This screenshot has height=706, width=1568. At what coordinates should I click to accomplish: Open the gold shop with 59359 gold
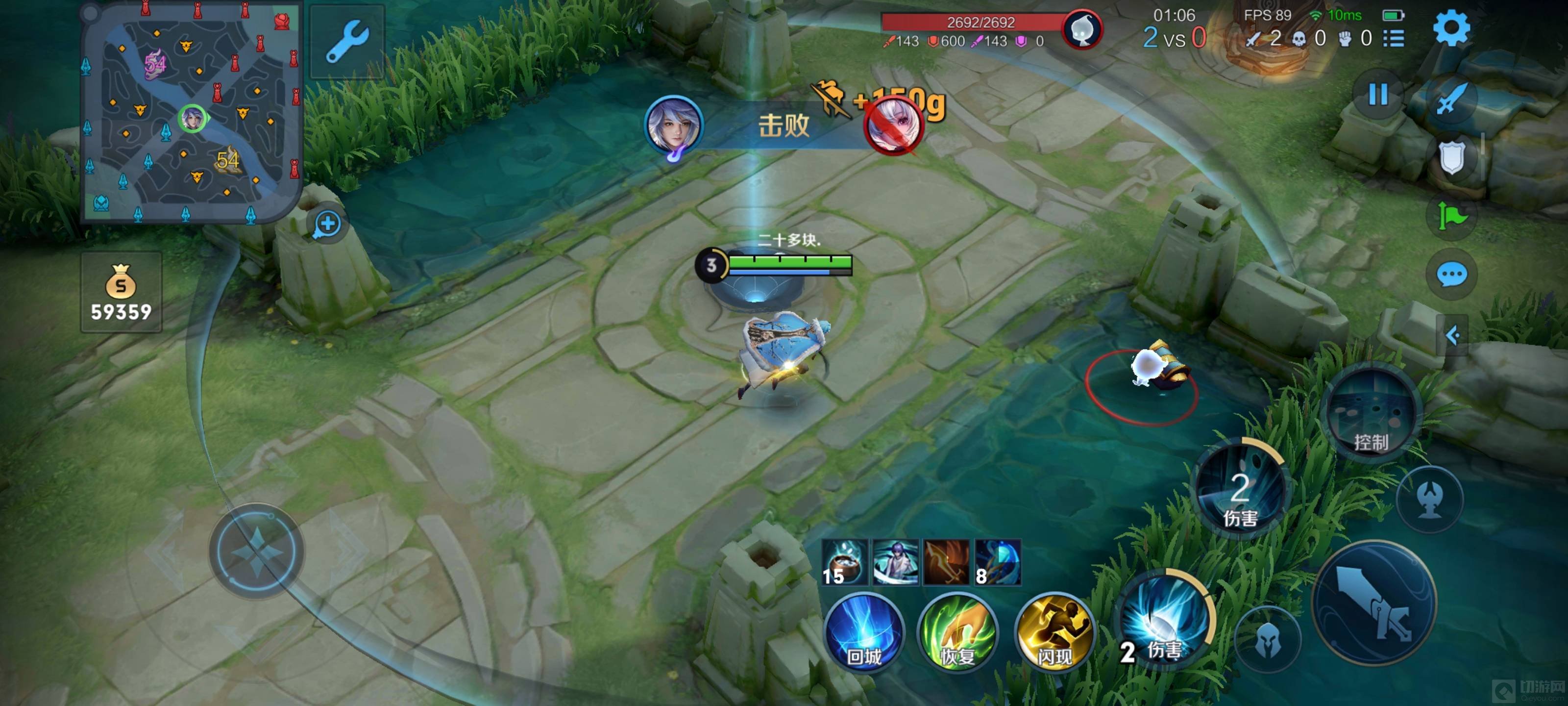click(121, 292)
